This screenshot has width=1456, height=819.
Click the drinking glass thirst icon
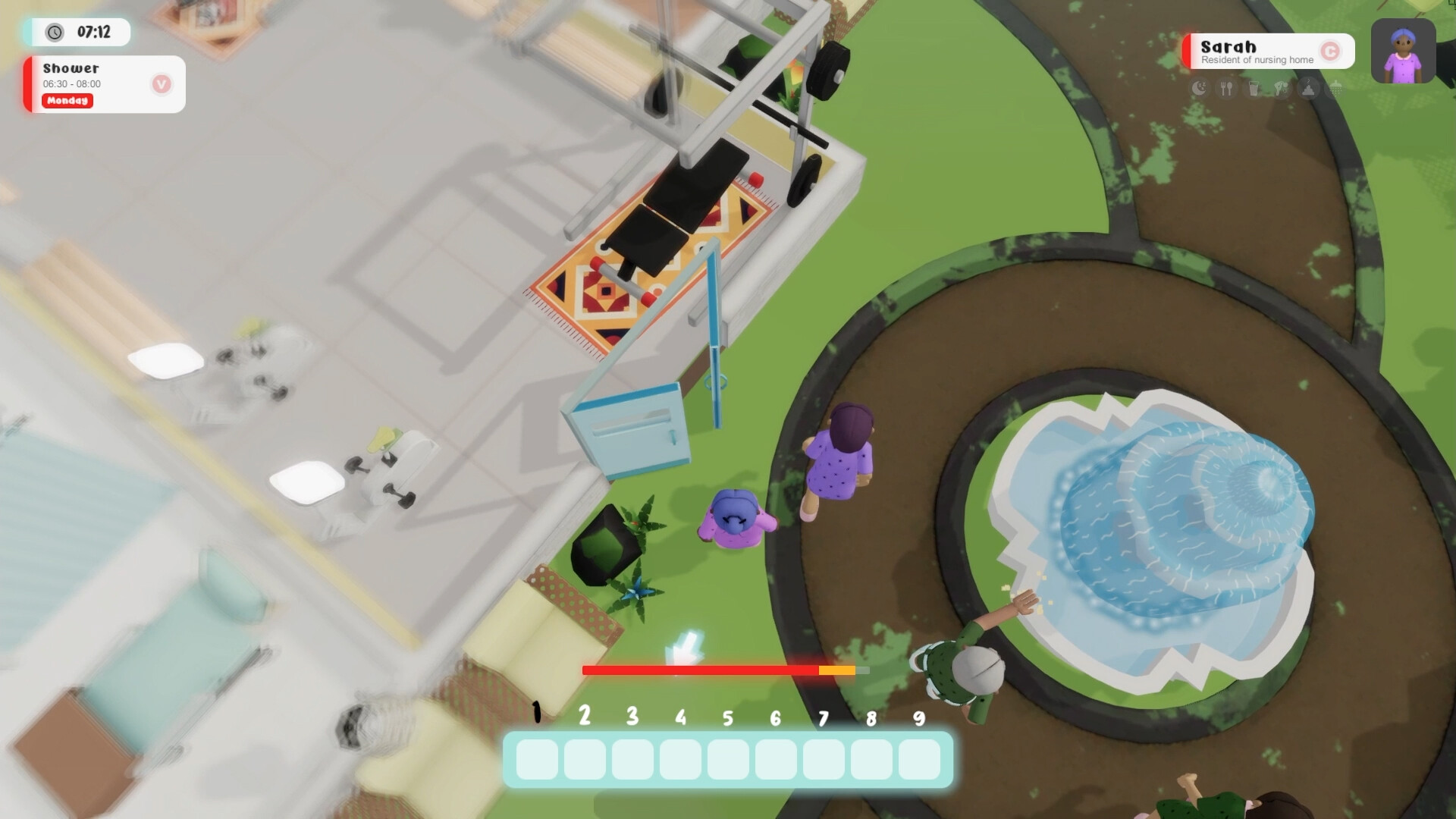click(1254, 89)
